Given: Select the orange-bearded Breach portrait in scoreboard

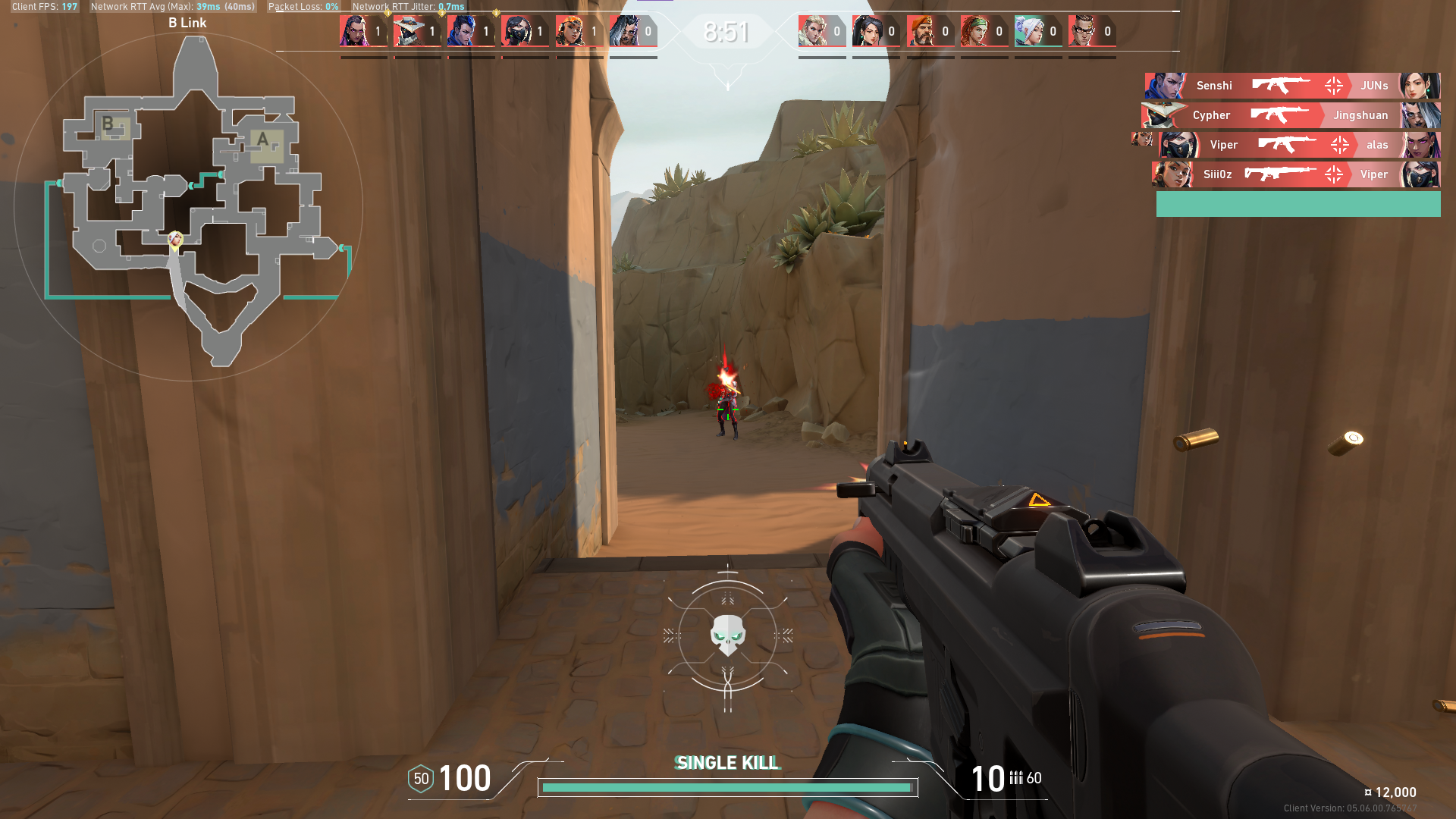Looking at the screenshot, I should pyautogui.click(x=921, y=32).
